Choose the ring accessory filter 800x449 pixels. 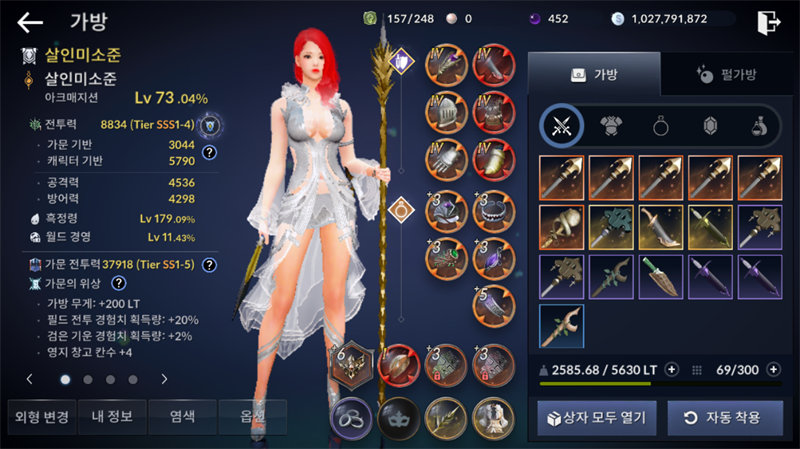(660, 125)
